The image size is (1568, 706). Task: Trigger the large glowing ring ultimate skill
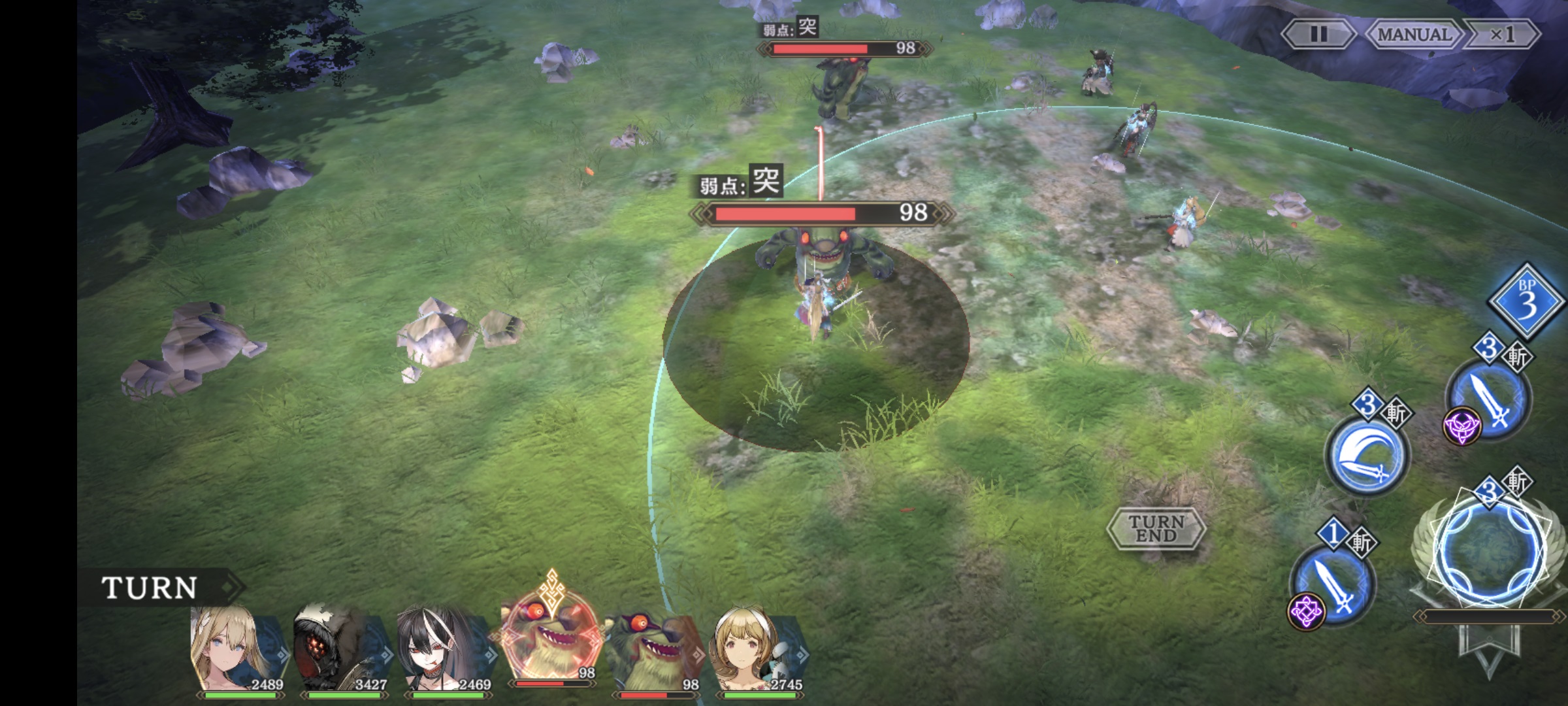point(1492,552)
